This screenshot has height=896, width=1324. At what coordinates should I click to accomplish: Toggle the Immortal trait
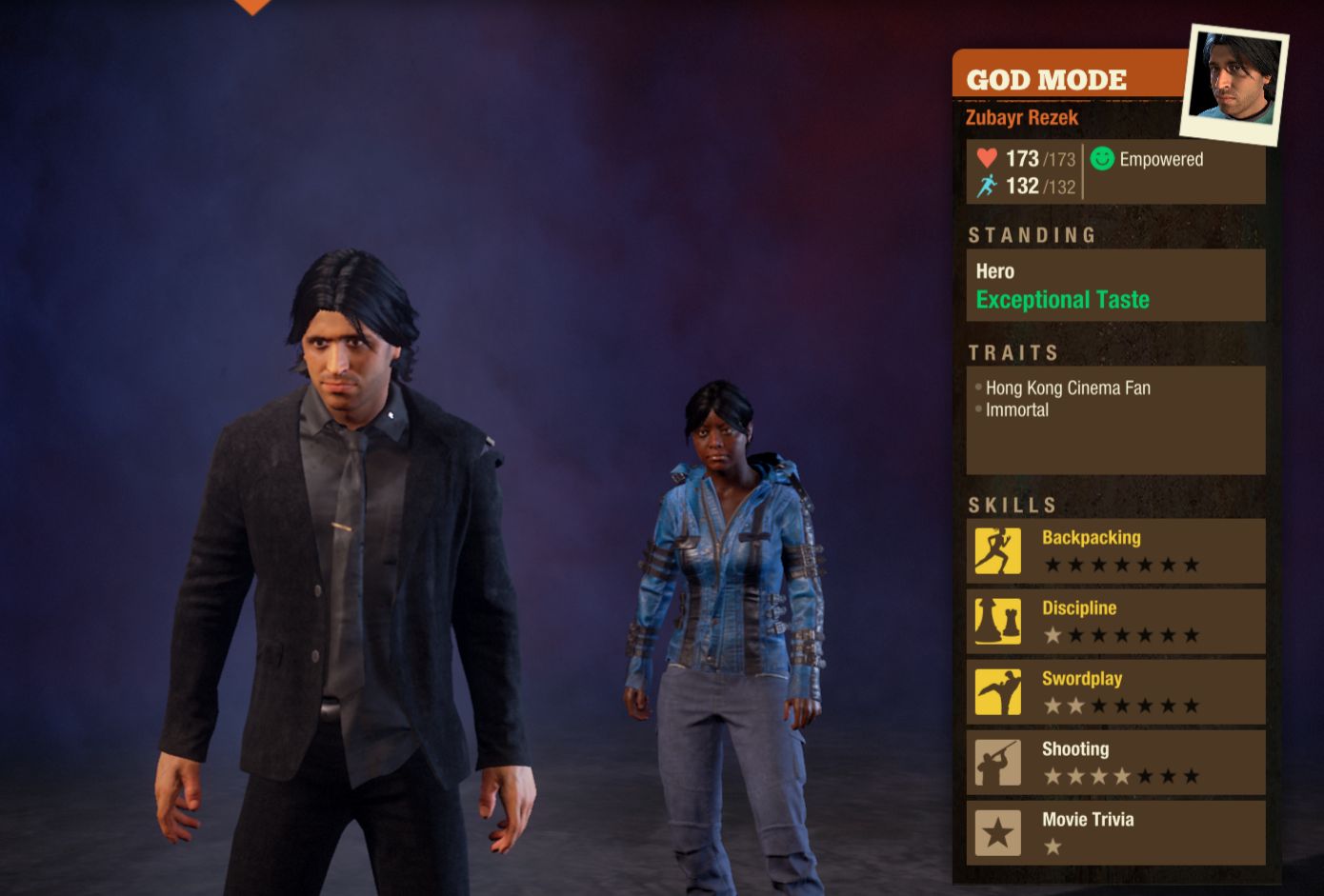pyautogui.click(x=1016, y=409)
